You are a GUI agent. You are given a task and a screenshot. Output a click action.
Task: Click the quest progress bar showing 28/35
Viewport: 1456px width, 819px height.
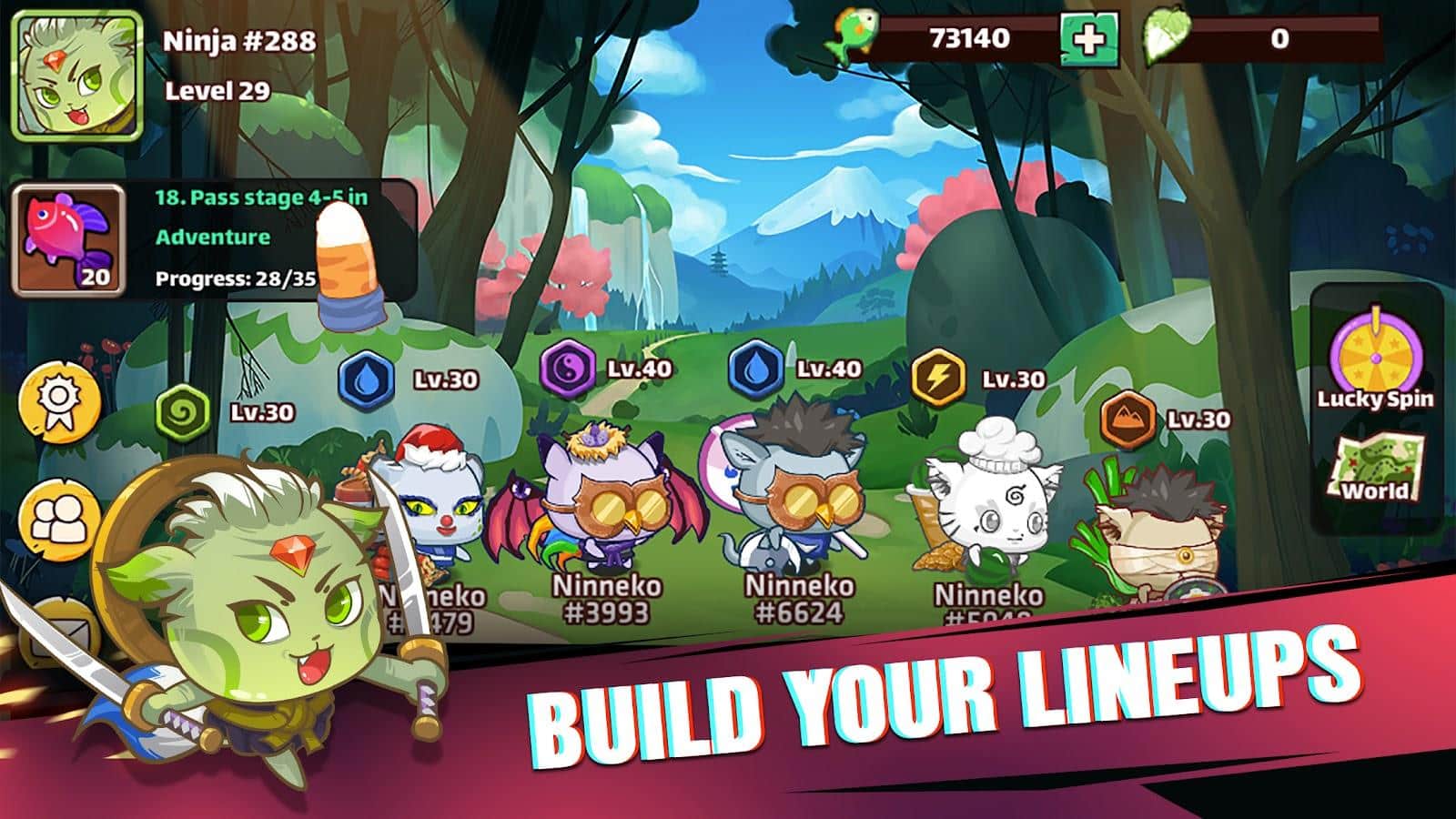click(236, 279)
